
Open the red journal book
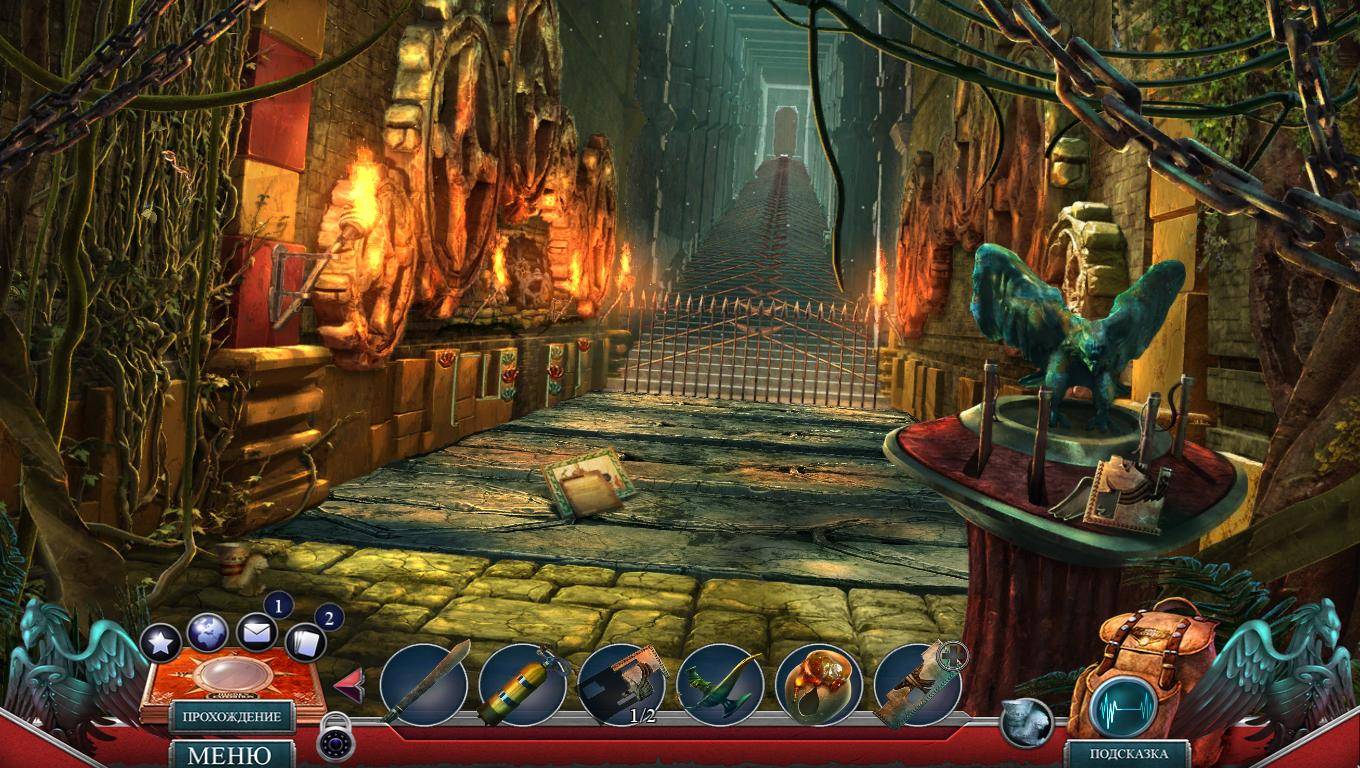tap(234, 682)
